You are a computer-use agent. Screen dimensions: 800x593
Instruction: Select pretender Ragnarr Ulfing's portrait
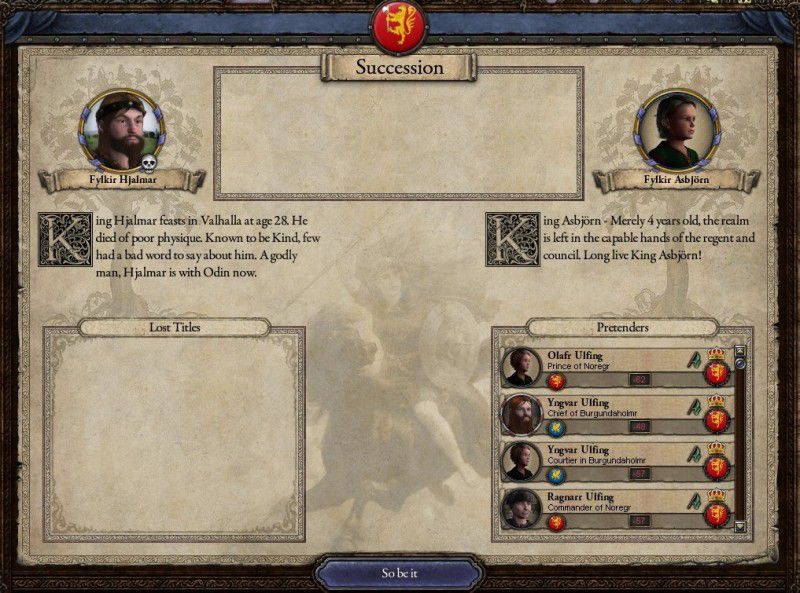522,508
